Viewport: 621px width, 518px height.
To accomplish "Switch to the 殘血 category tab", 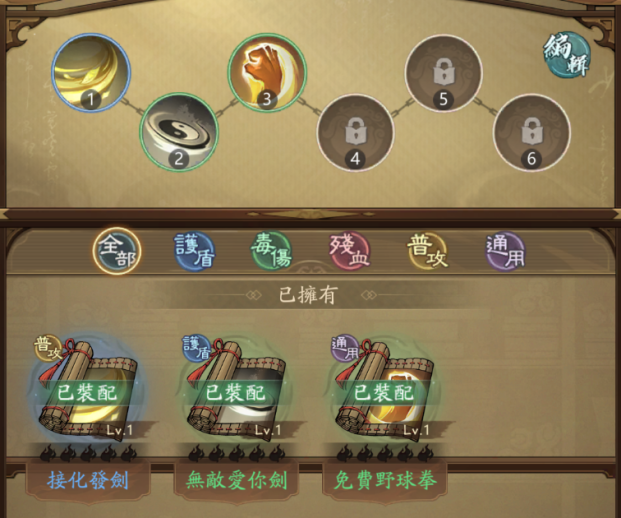I will click(349, 252).
